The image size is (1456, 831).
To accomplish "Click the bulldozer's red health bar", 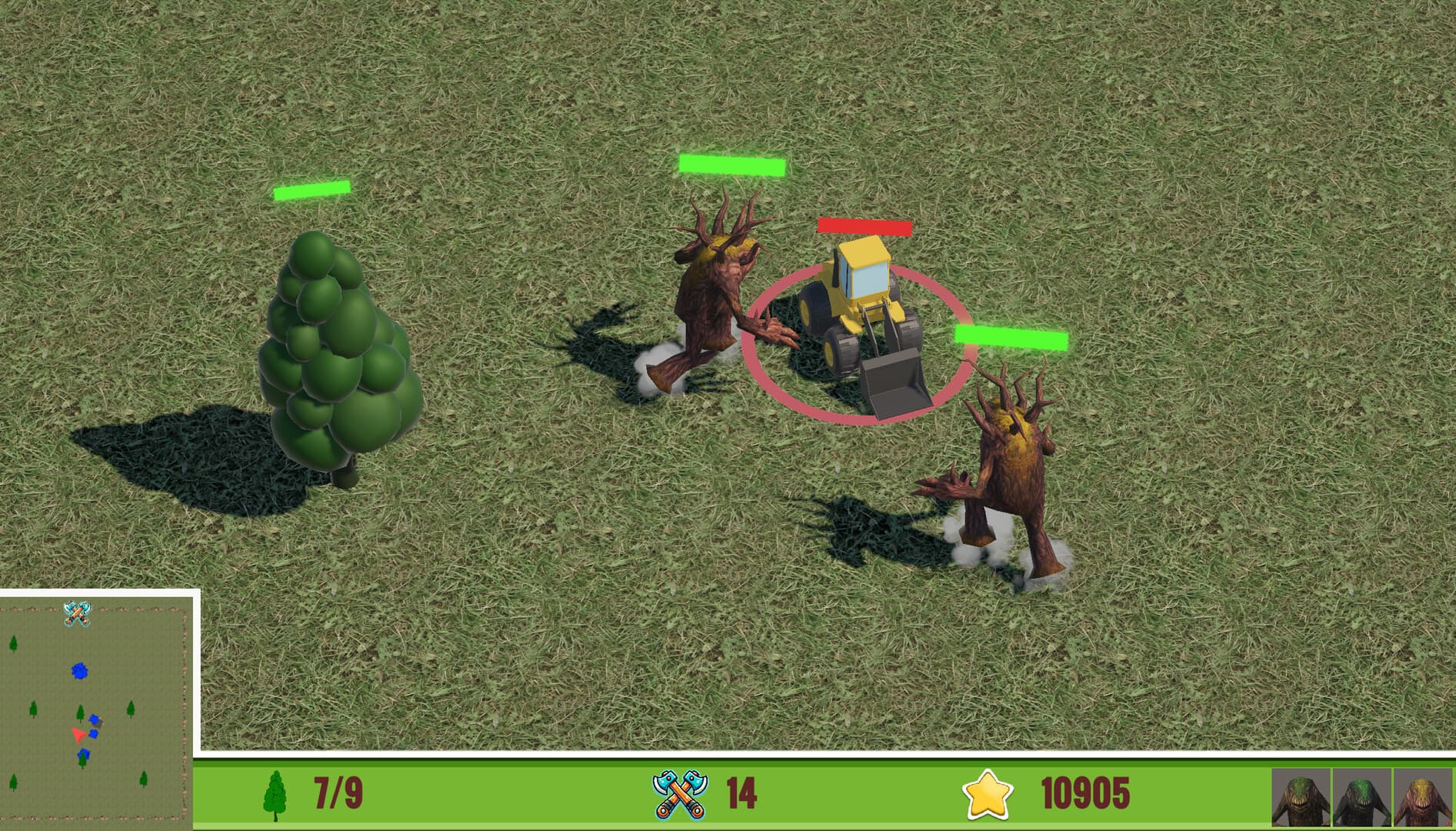I will click(x=865, y=226).
